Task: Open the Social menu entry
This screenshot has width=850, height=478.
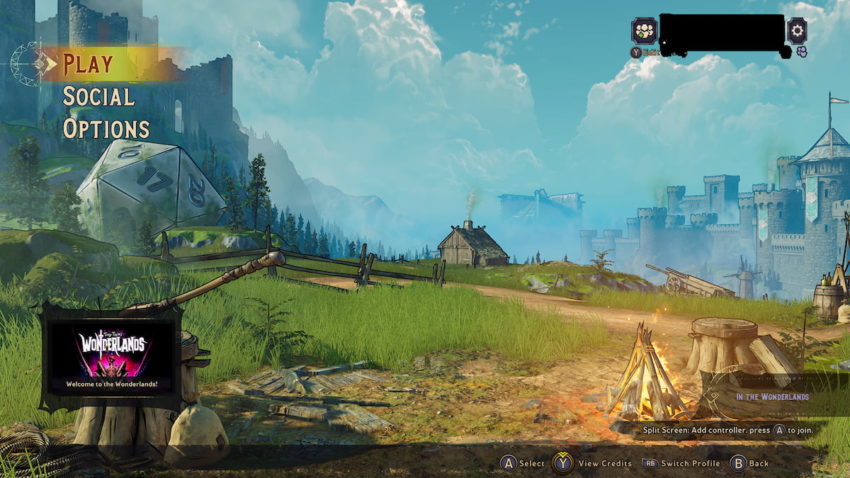Action: pos(98,97)
